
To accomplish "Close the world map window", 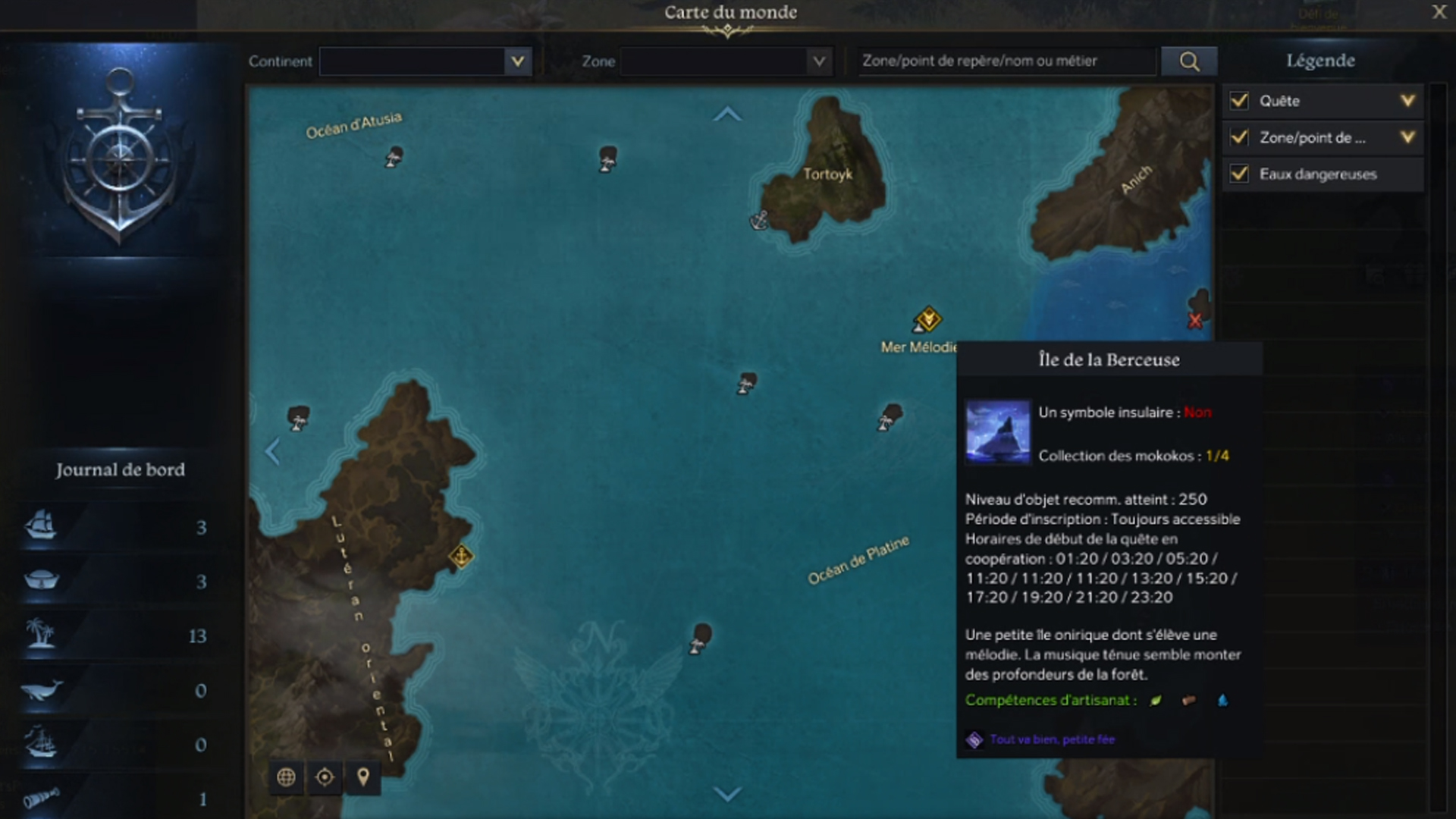I will pos(1439,12).
